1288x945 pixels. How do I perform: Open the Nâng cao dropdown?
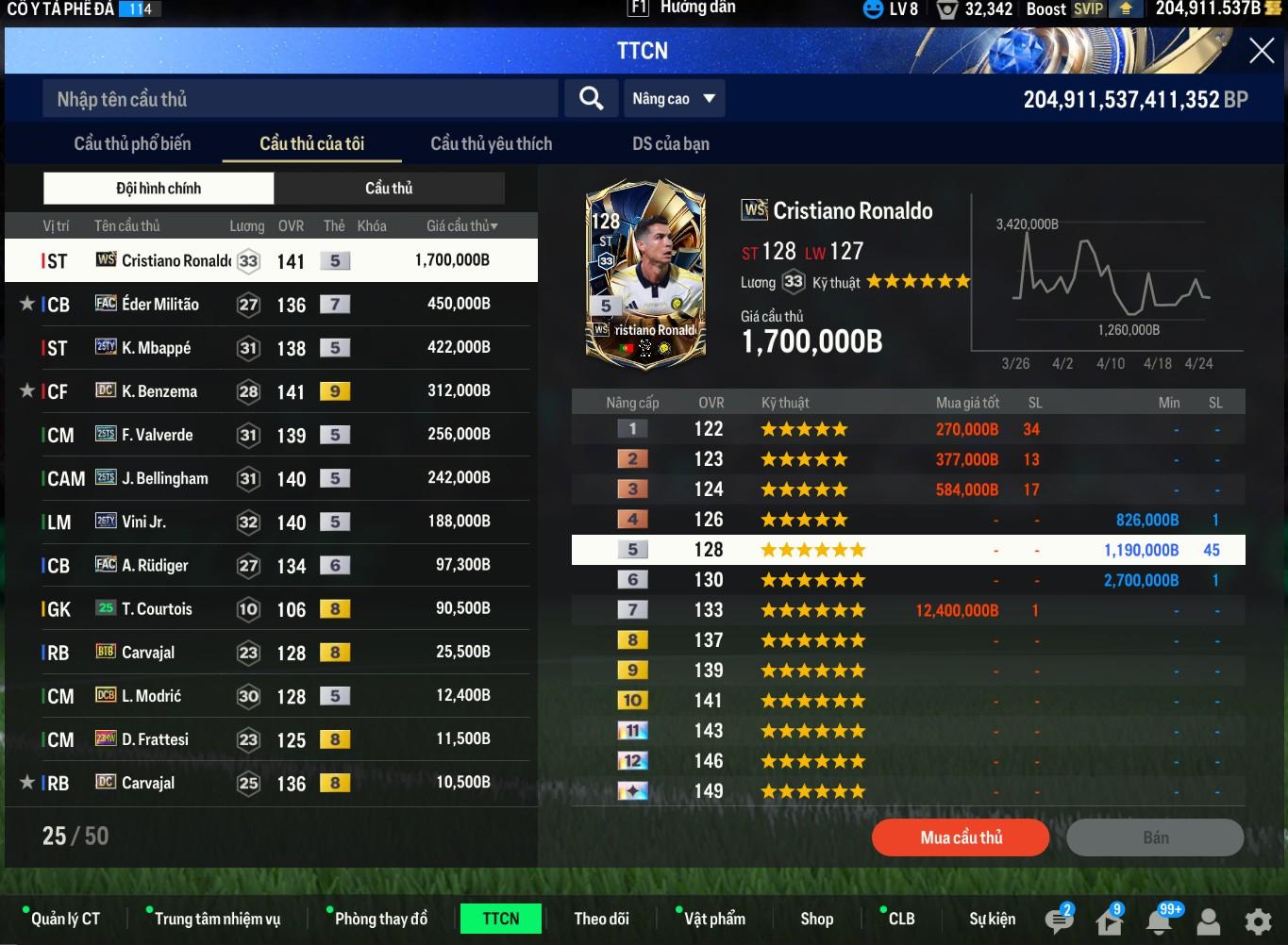[x=674, y=99]
